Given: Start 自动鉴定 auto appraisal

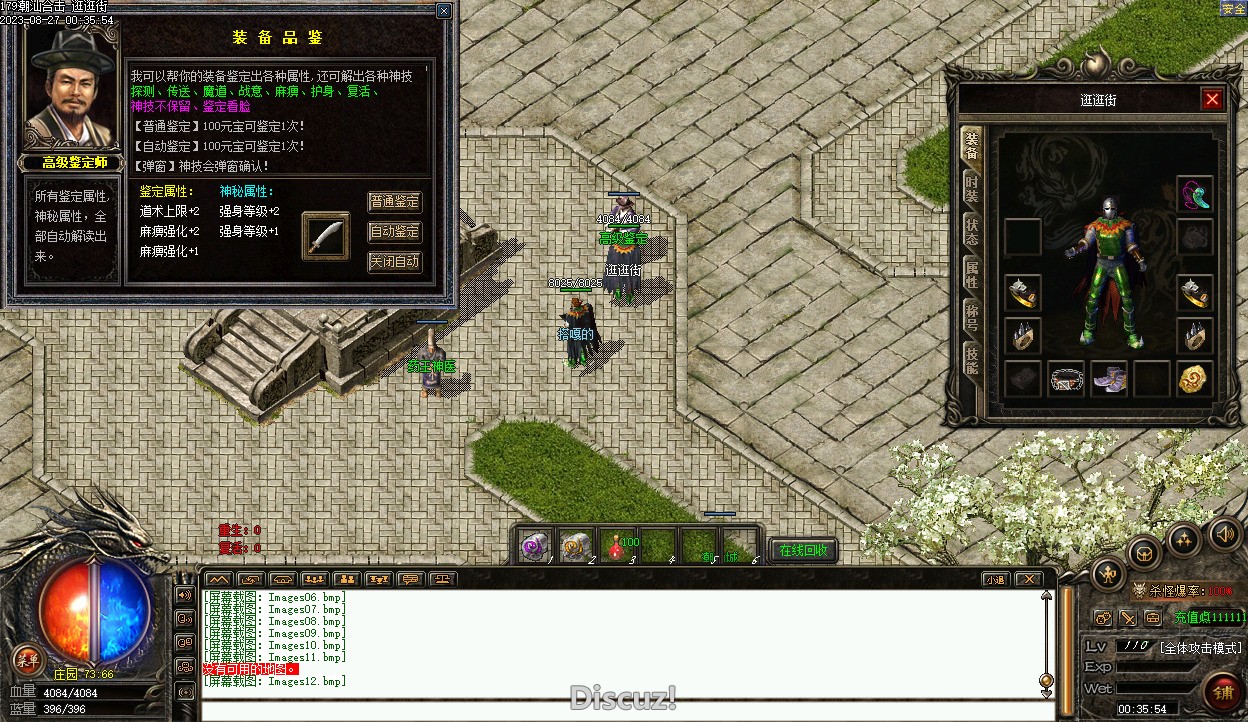Looking at the screenshot, I should [395, 232].
